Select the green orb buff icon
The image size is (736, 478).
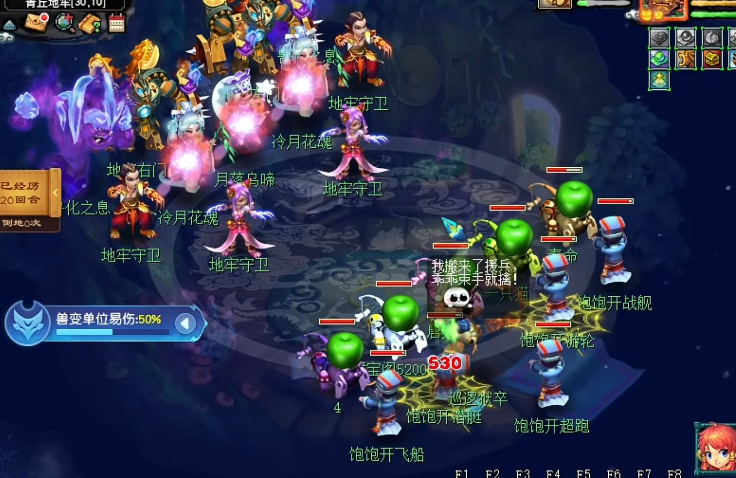(x=659, y=59)
